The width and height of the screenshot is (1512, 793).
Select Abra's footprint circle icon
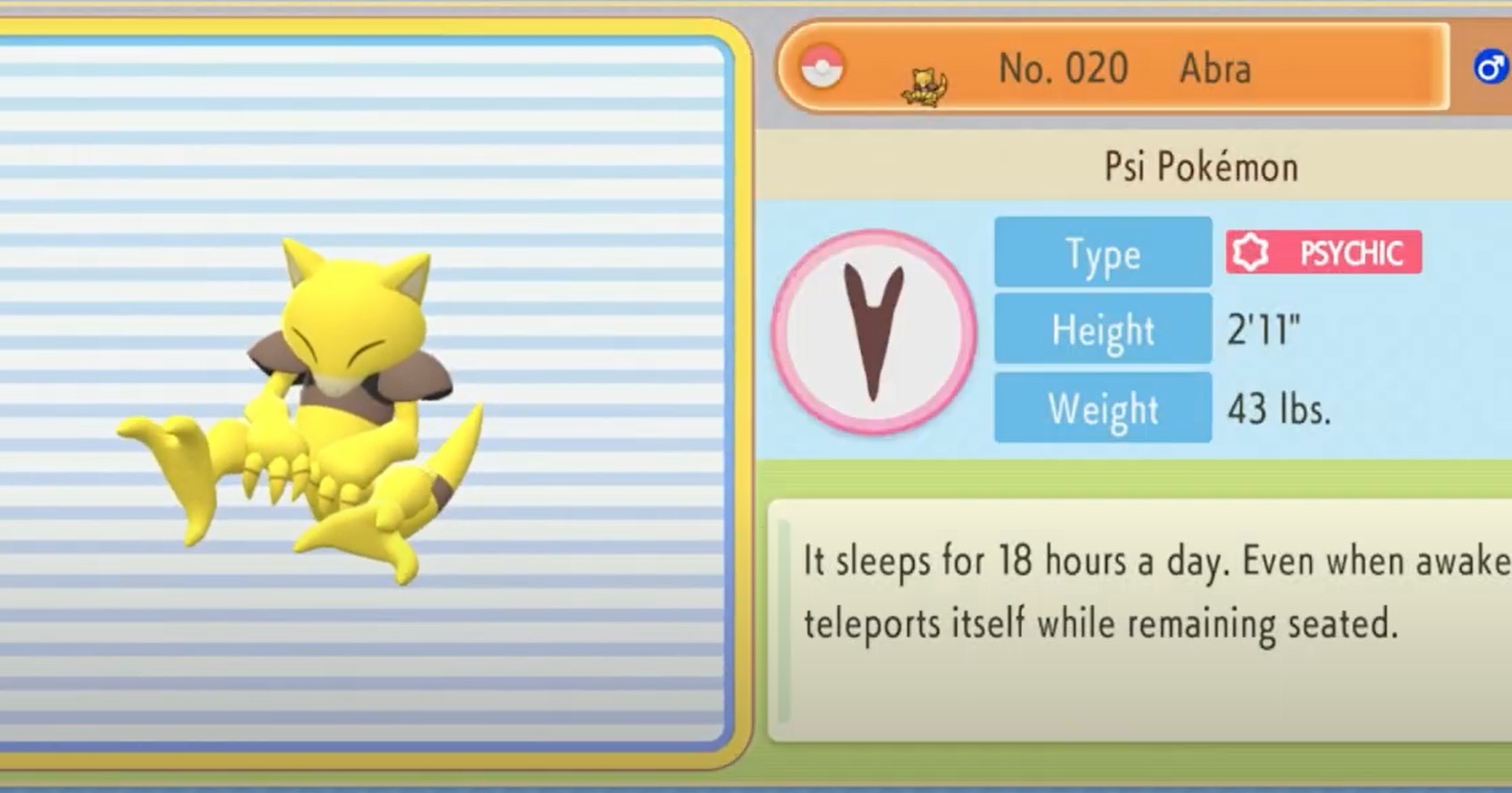coord(874,332)
